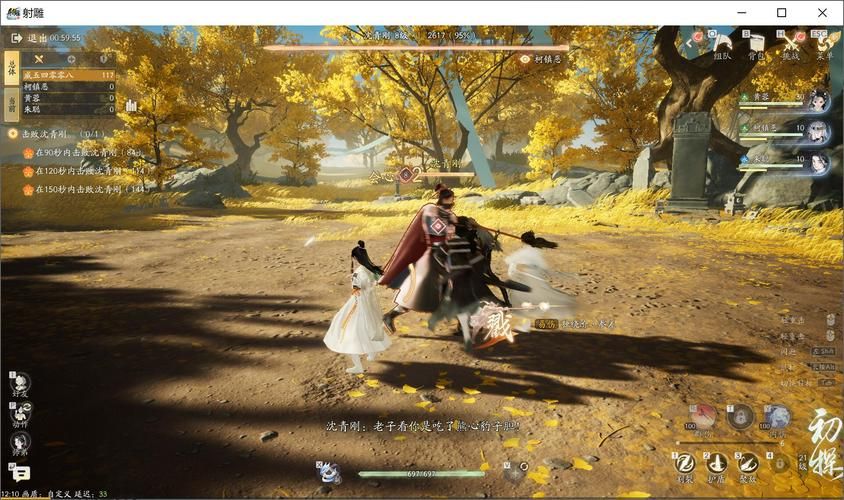Open the 菜单 main menu

pyautogui.click(x=824, y=44)
